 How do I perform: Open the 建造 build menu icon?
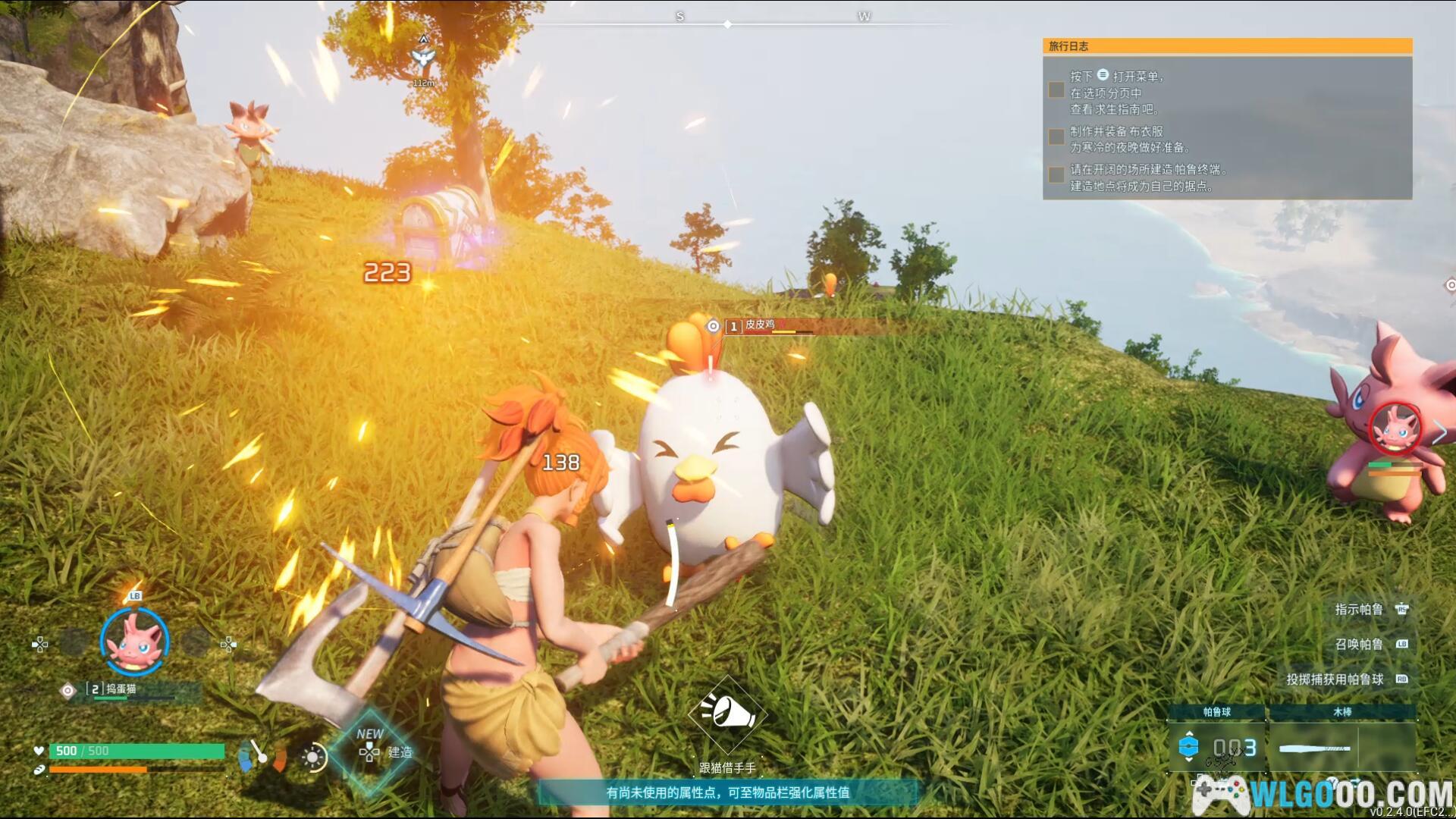point(370,752)
